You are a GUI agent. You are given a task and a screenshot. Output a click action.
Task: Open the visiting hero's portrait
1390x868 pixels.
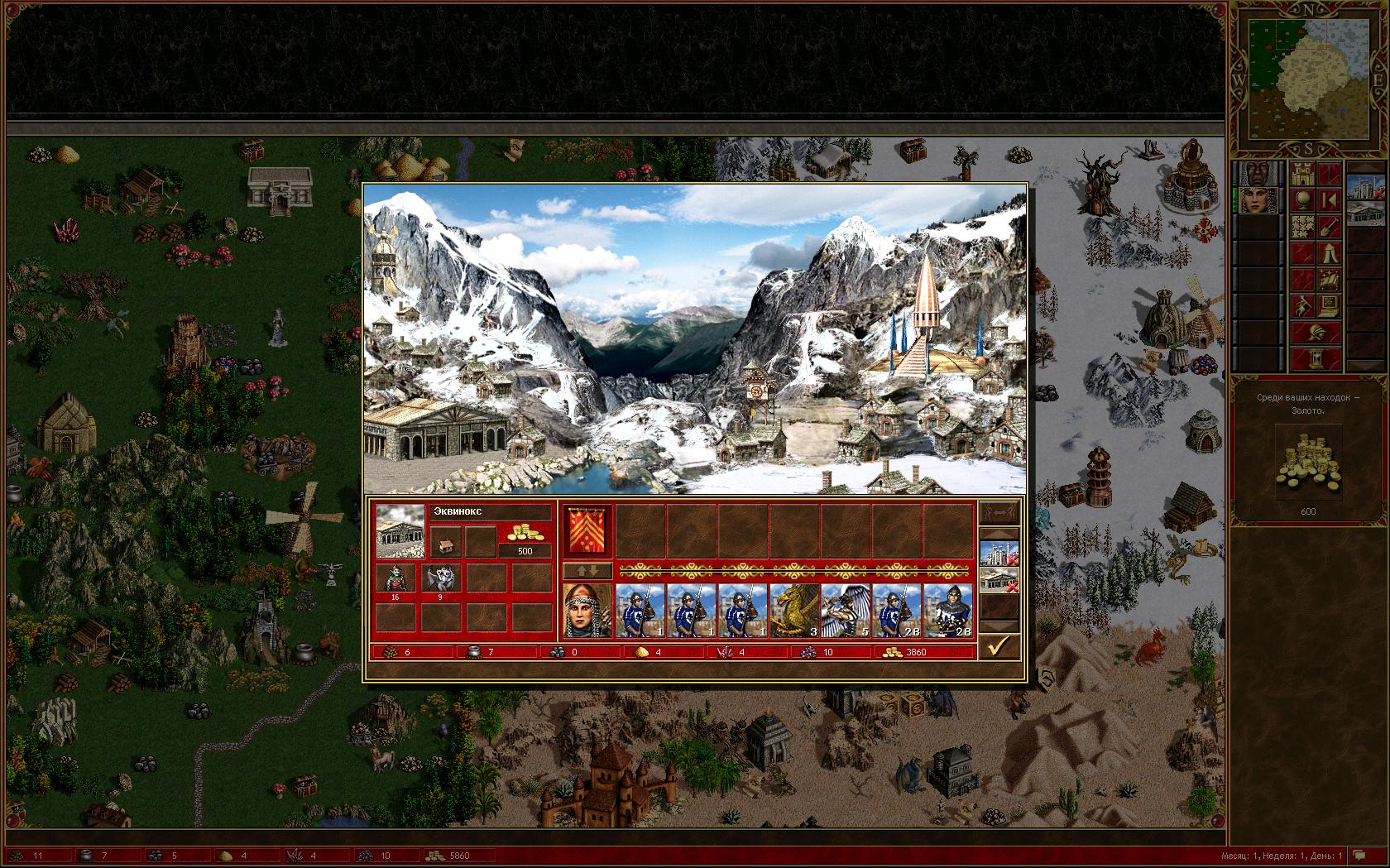coord(587,611)
